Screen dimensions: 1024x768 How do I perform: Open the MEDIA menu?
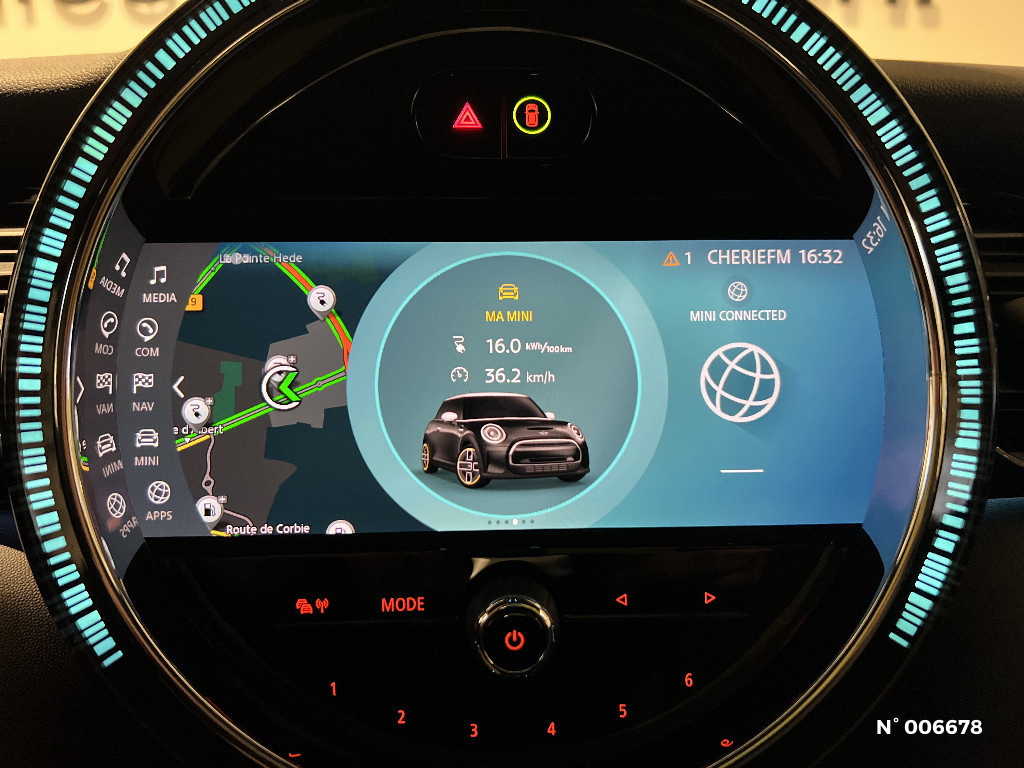coord(159,283)
